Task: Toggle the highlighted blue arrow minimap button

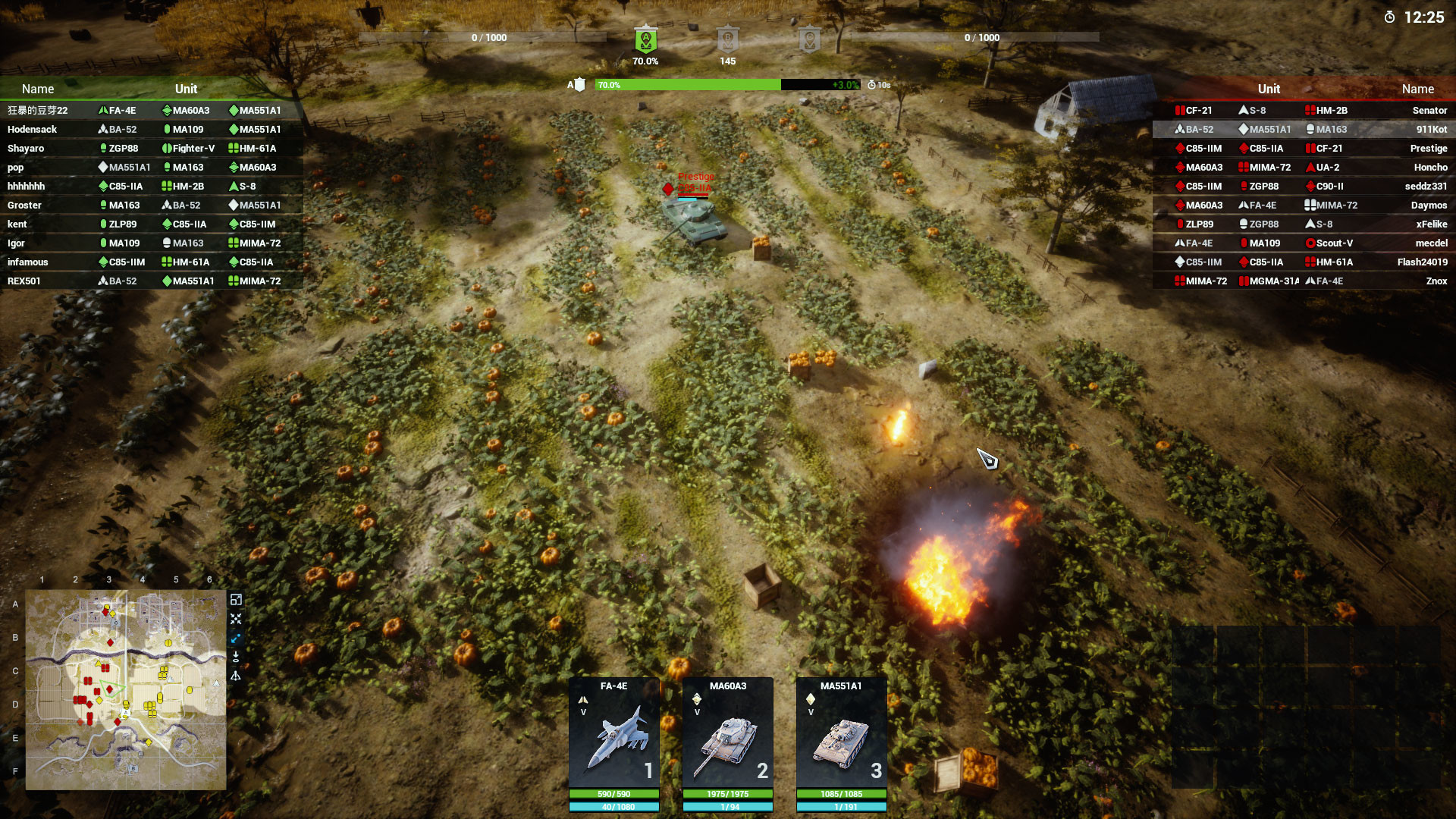Action: pyautogui.click(x=236, y=638)
